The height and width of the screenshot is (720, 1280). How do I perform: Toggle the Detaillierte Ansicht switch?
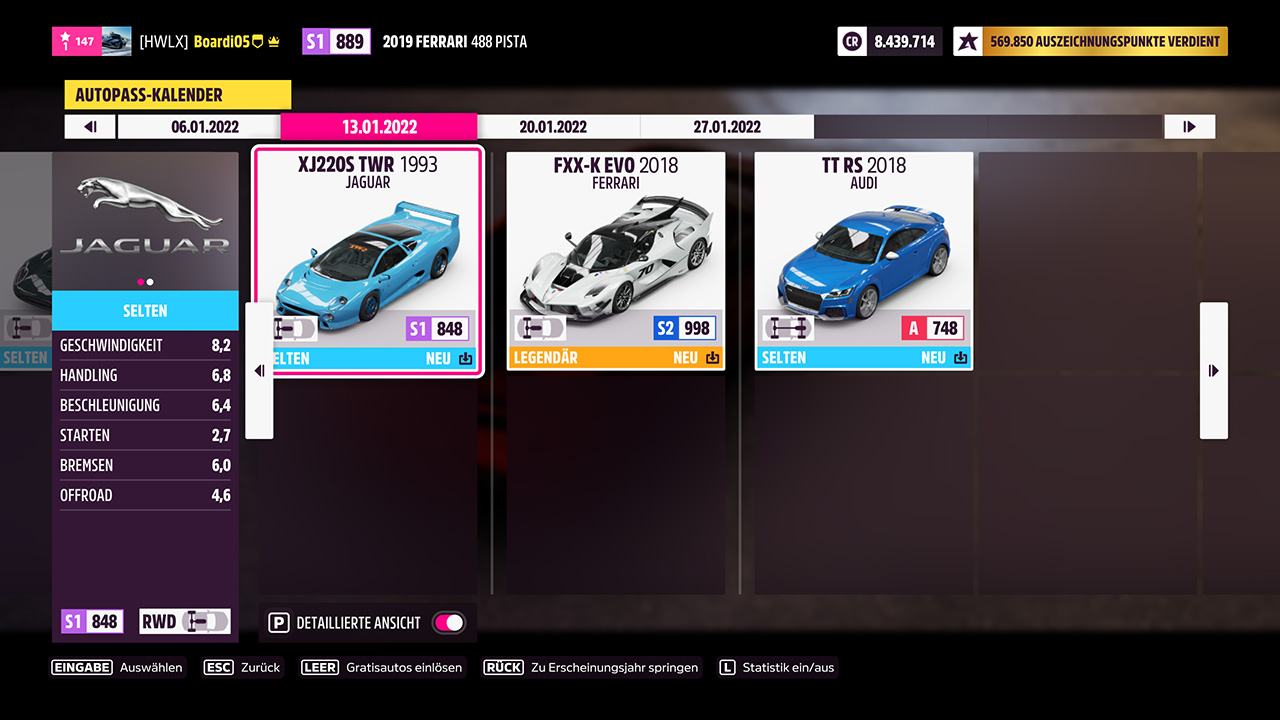(x=448, y=623)
